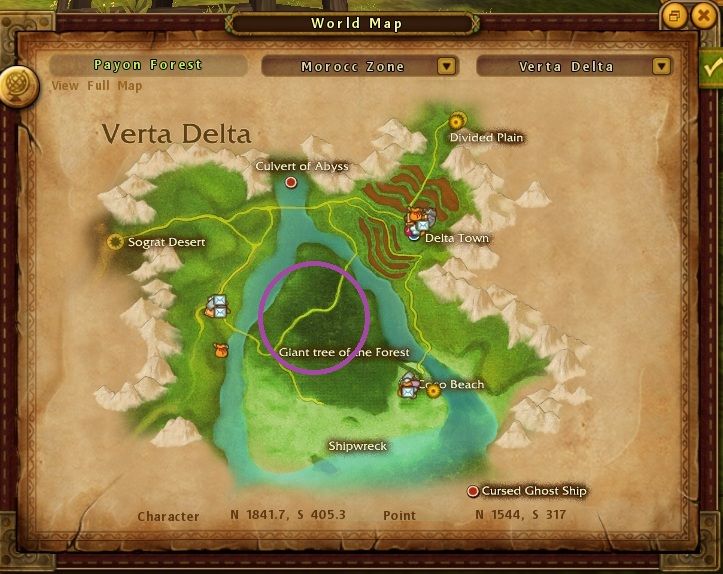Open the globe icon on the map's edge
The height and width of the screenshot is (574, 723).
[x=16, y=82]
